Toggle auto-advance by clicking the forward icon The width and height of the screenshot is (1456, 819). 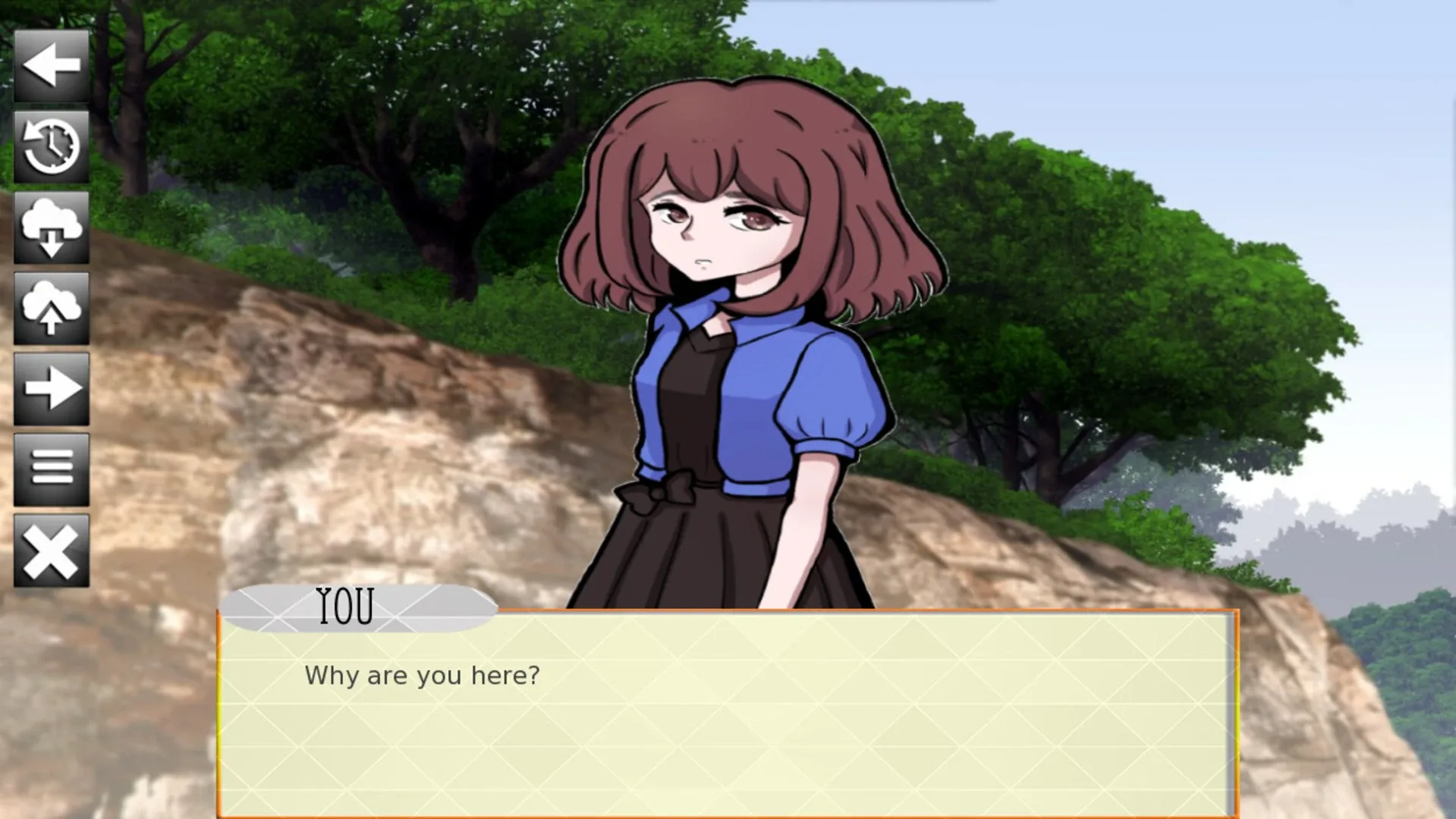point(52,388)
